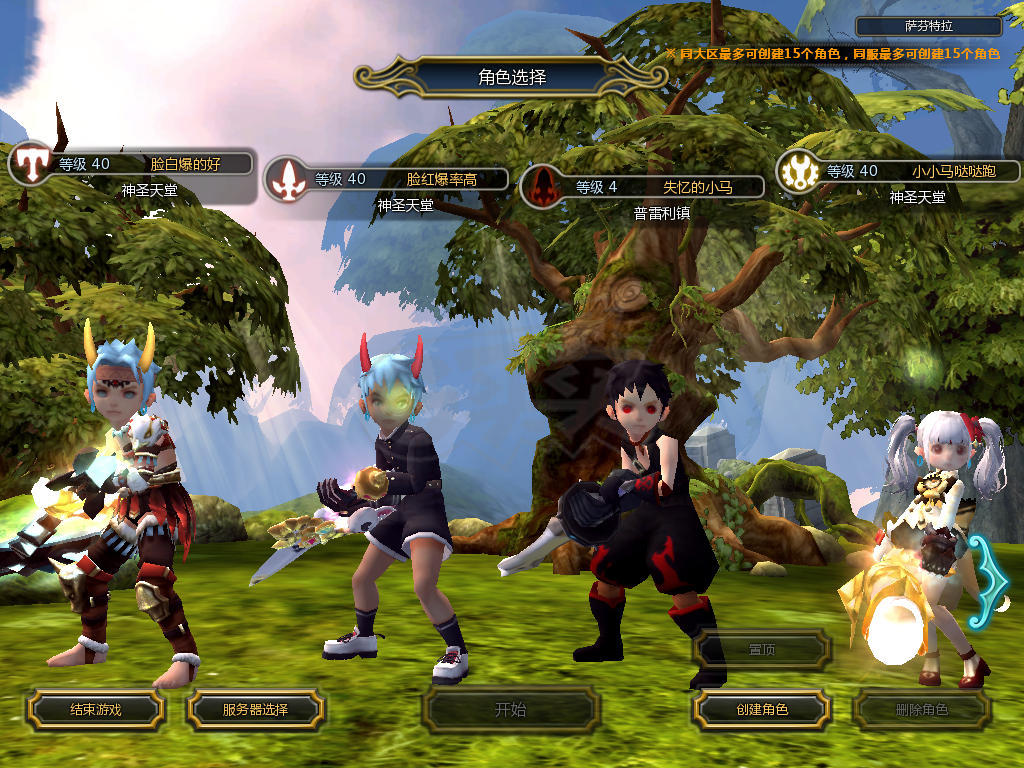Click the 删除角色 delete character button

921,710
